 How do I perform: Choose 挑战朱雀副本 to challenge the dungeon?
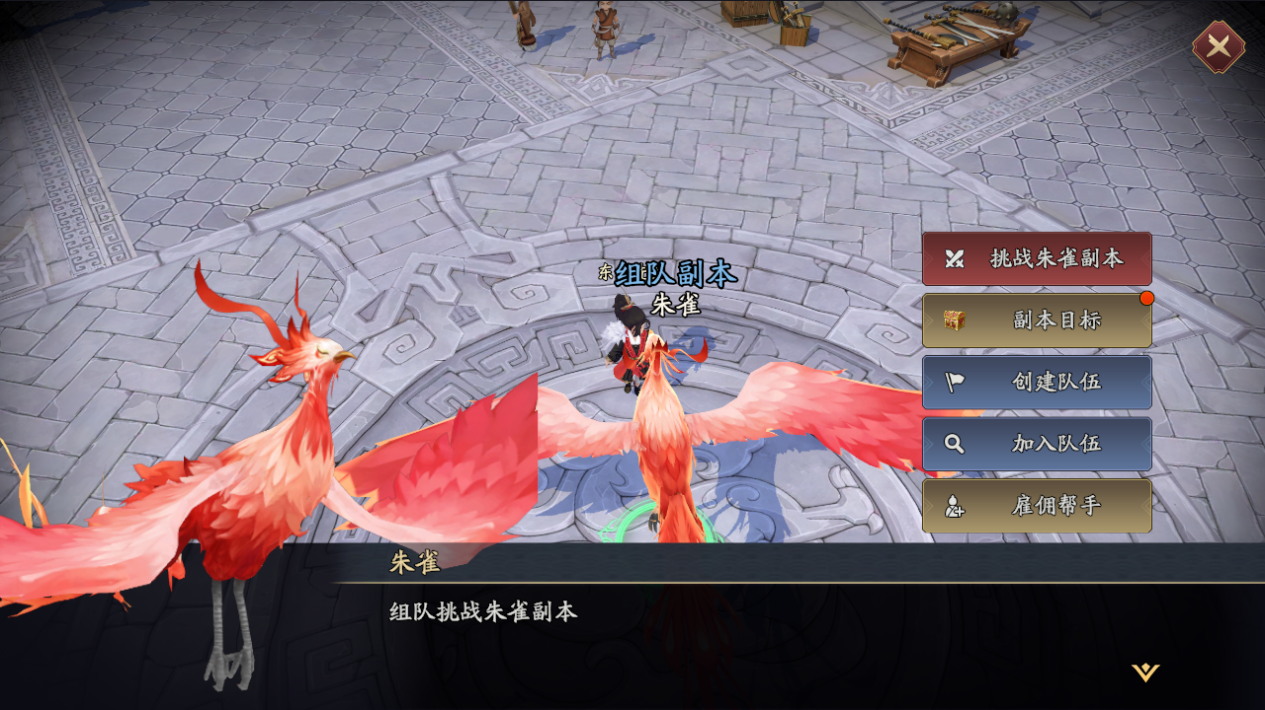[x=1036, y=258]
